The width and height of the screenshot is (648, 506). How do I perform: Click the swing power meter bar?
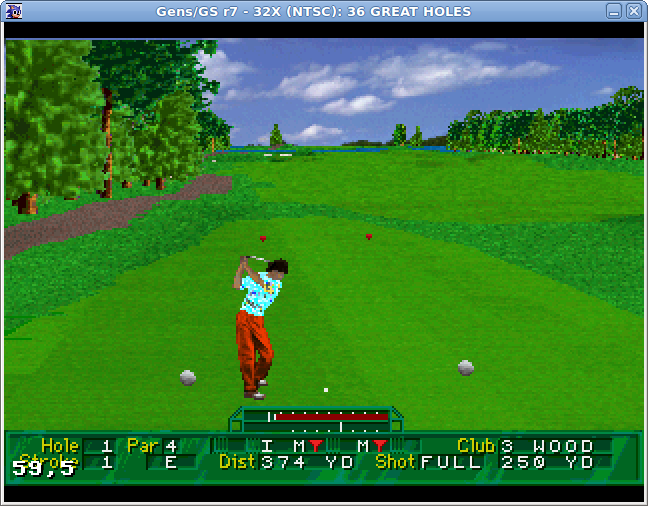point(316,415)
